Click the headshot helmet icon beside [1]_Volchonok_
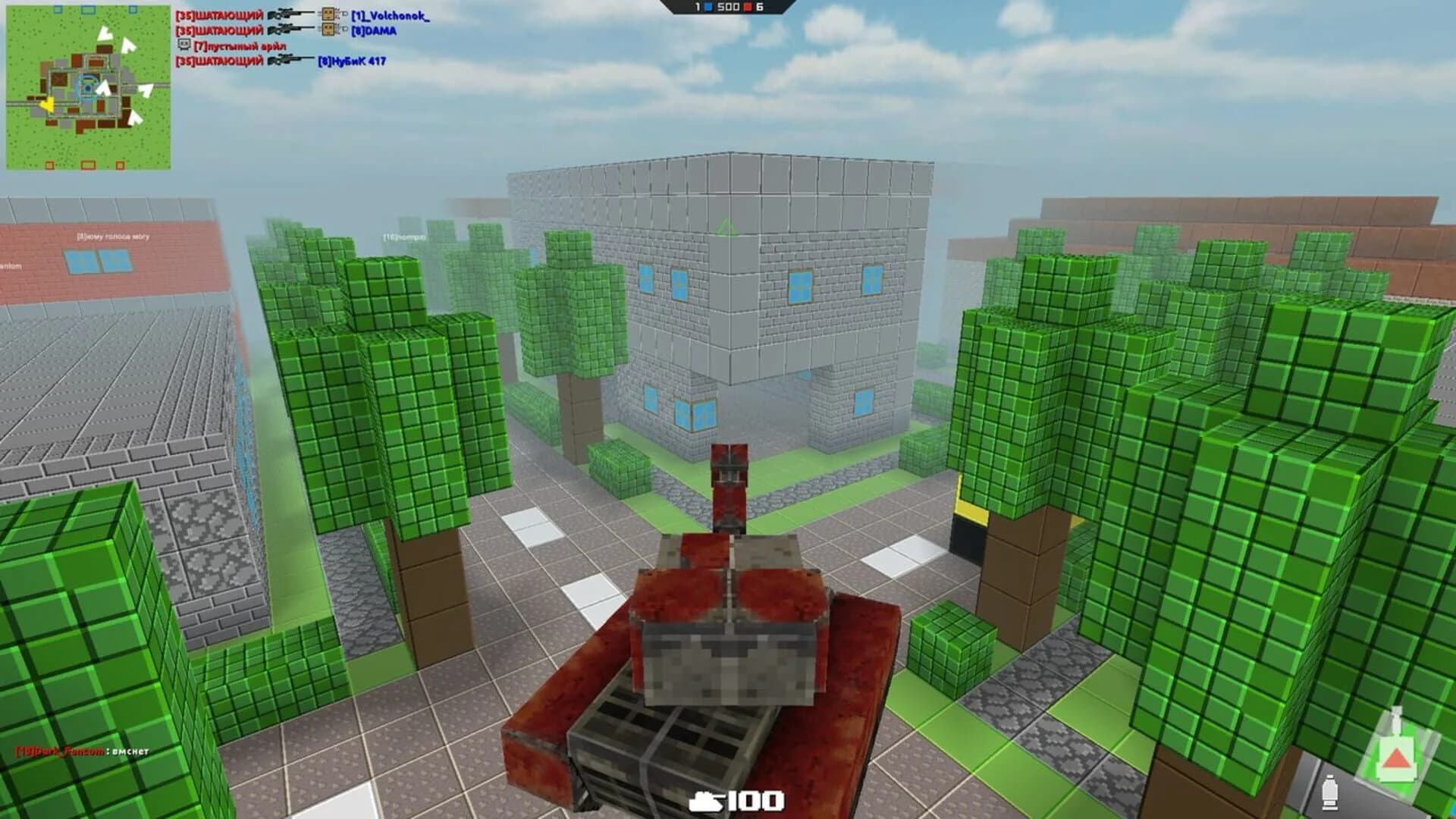 (328, 14)
